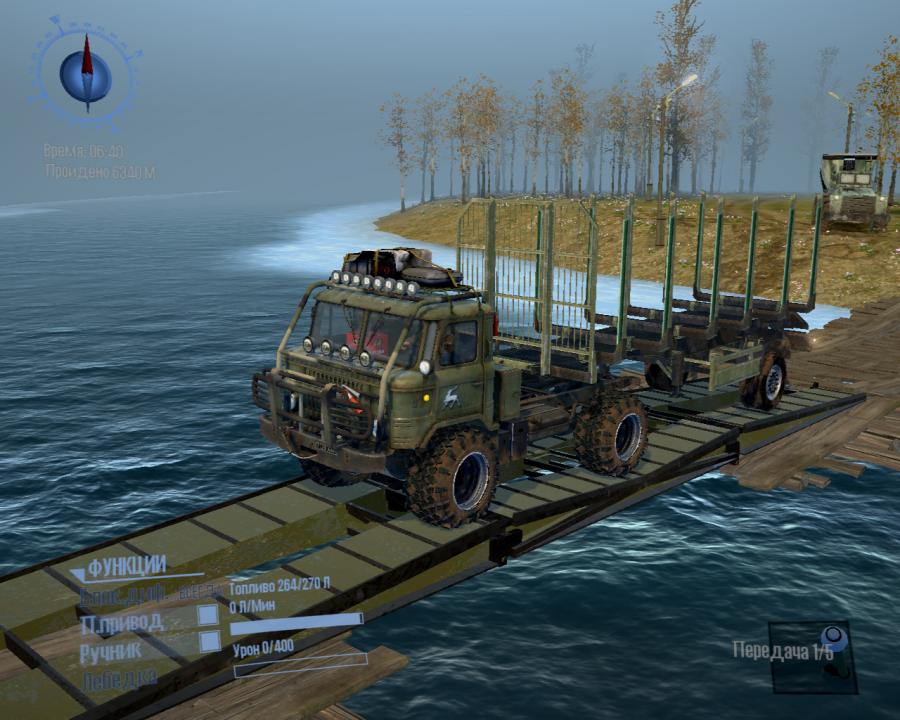The height and width of the screenshot is (720, 900).
Task: Toggle the П.привод all-wheel drive checkbox
Action: point(208,615)
